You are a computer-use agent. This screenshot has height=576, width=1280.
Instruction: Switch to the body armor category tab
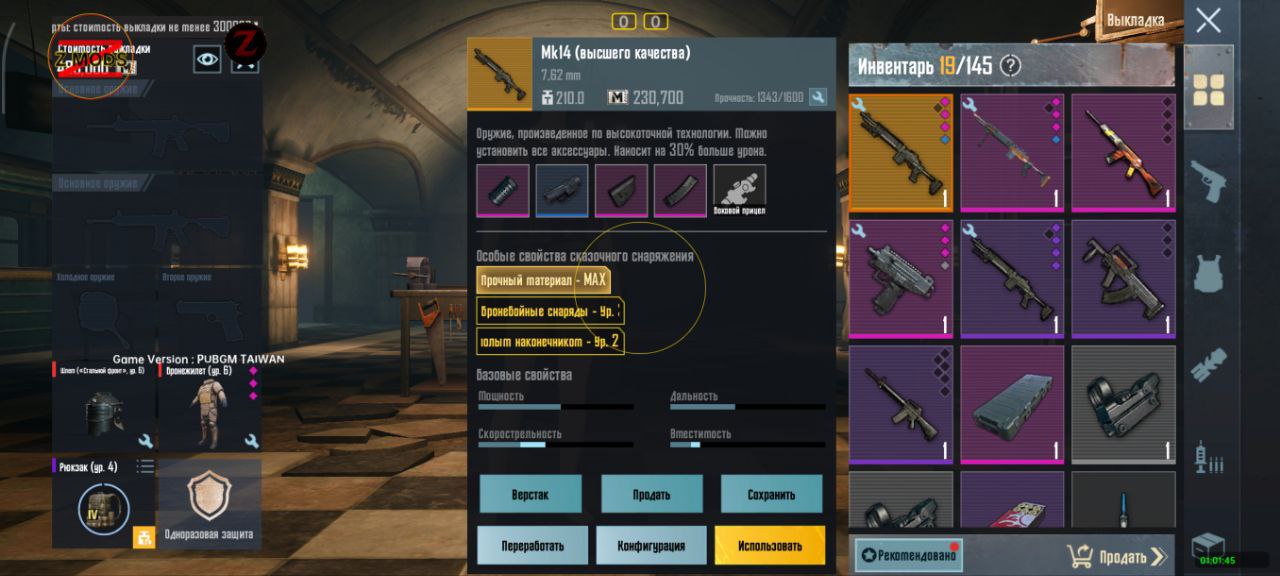[1208, 273]
